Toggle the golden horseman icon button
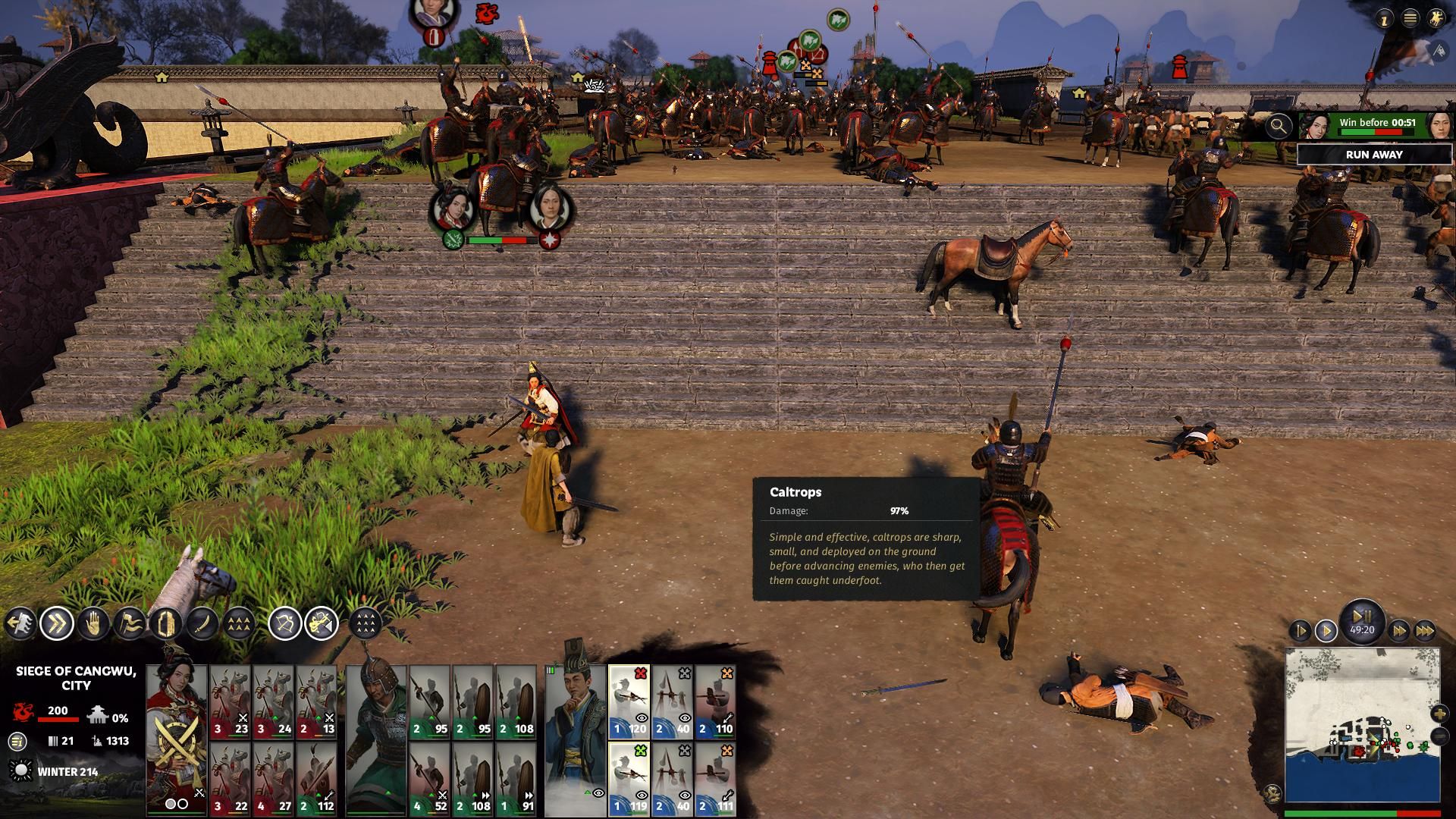1456x819 pixels. coord(1436,20)
